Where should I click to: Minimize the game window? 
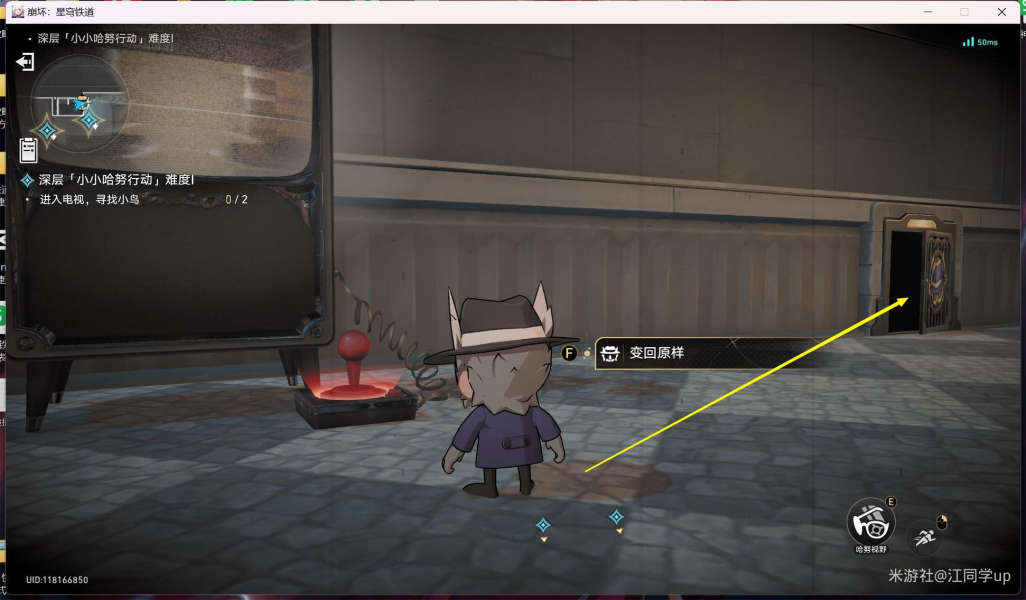[927, 12]
